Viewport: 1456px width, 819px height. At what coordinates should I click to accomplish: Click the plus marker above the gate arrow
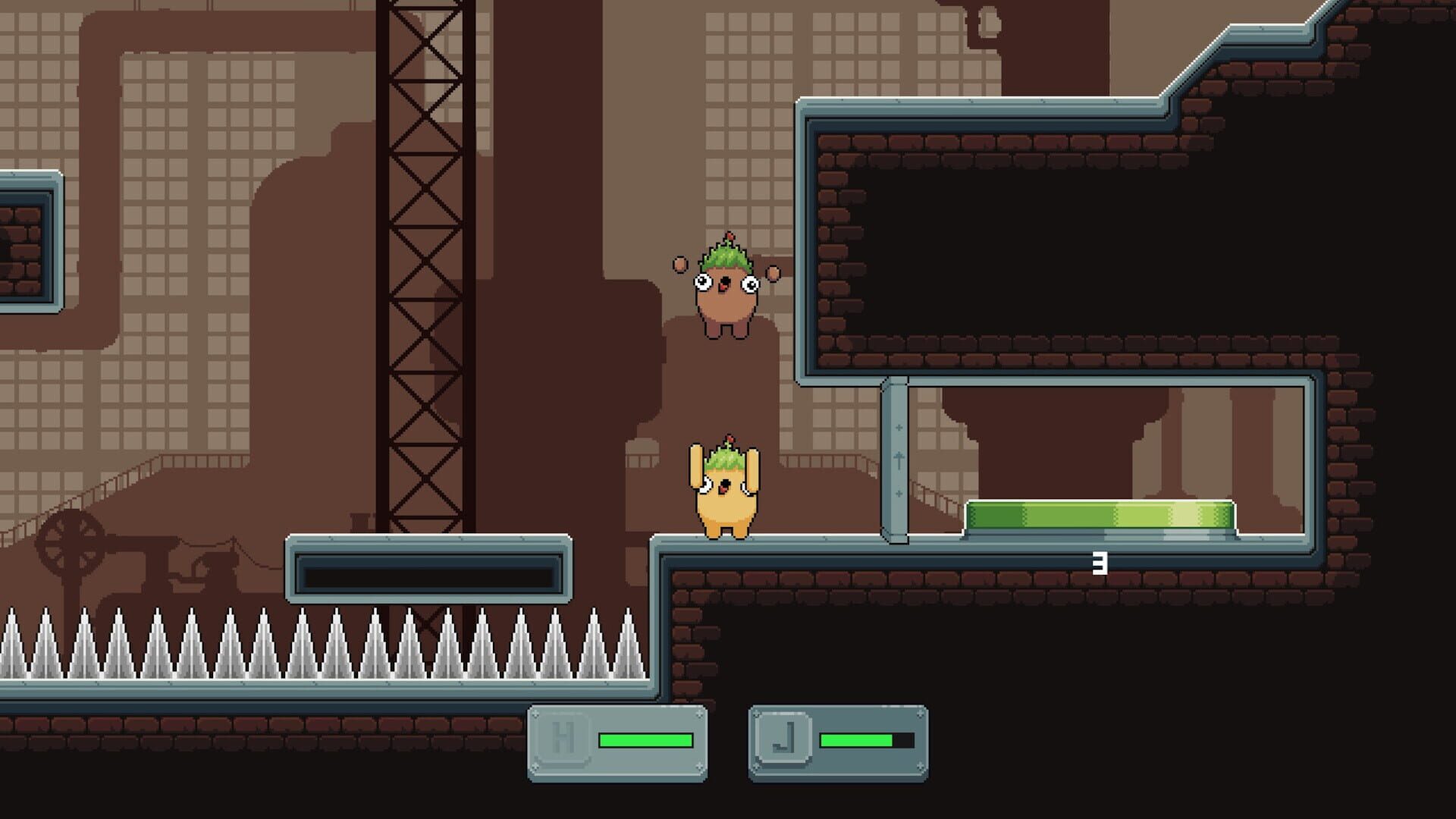pos(899,428)
